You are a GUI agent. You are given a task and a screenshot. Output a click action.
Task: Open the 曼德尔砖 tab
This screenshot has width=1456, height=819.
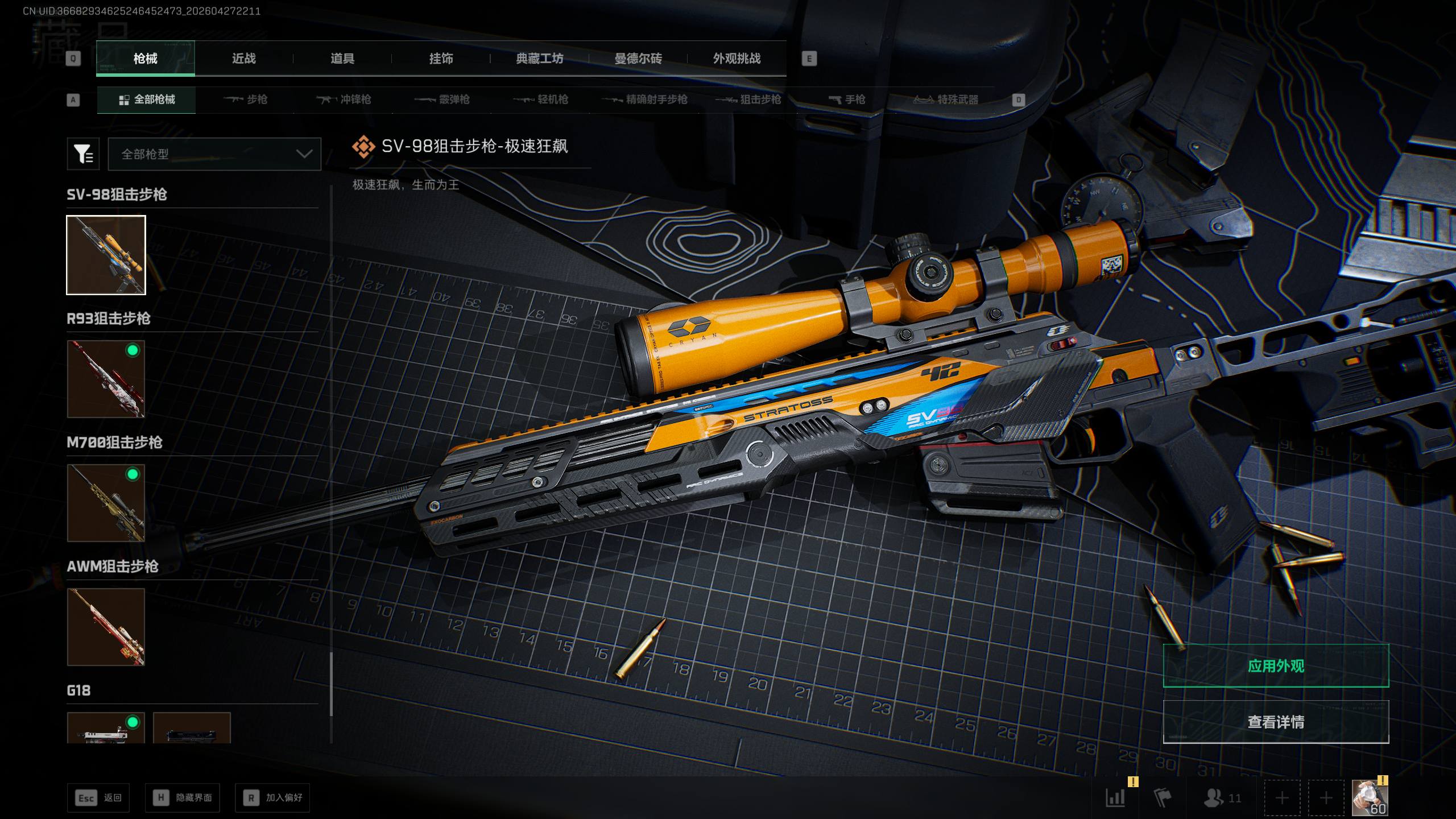tap(638, 59)
